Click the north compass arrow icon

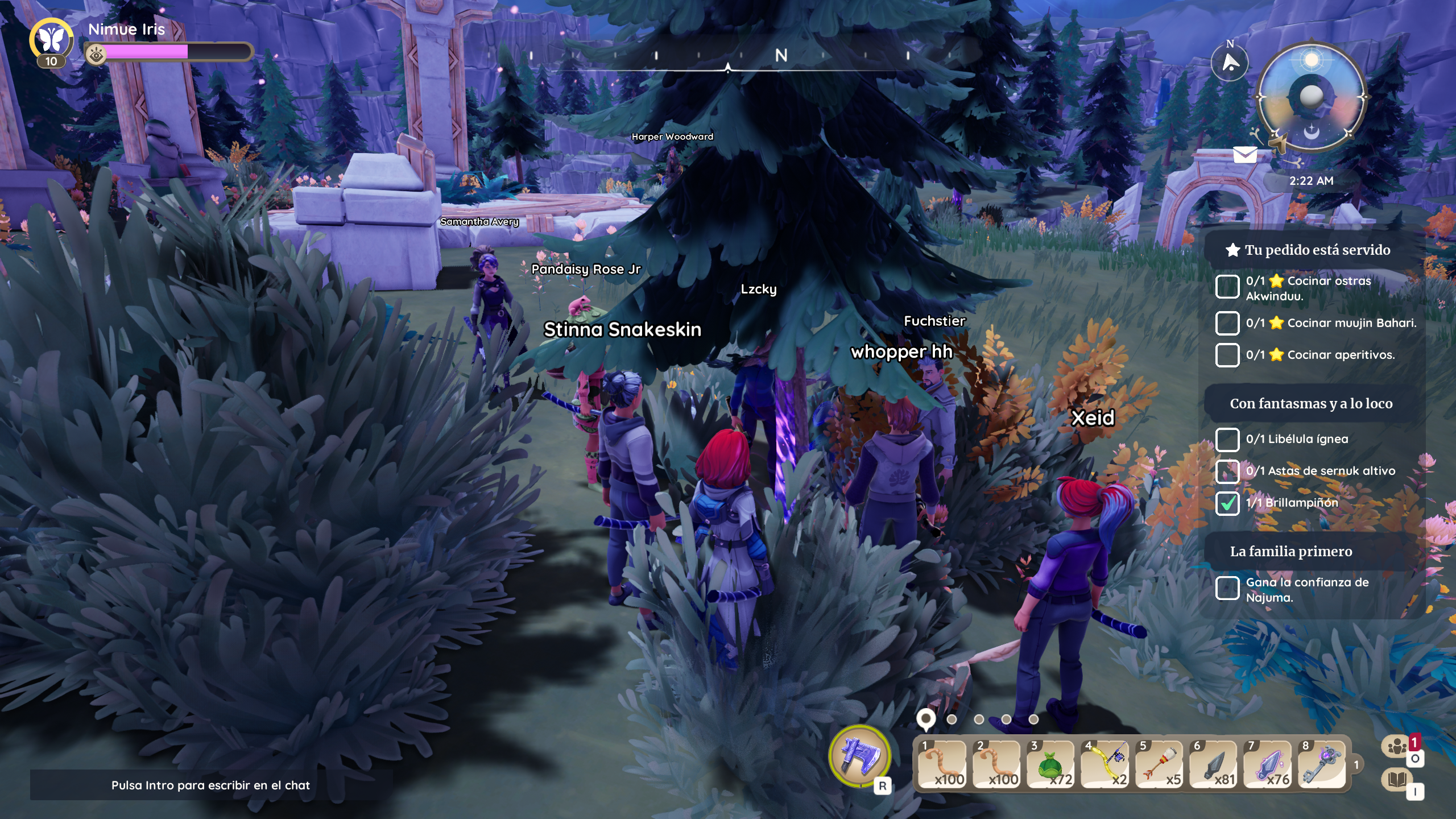[x=1230, y=63]
